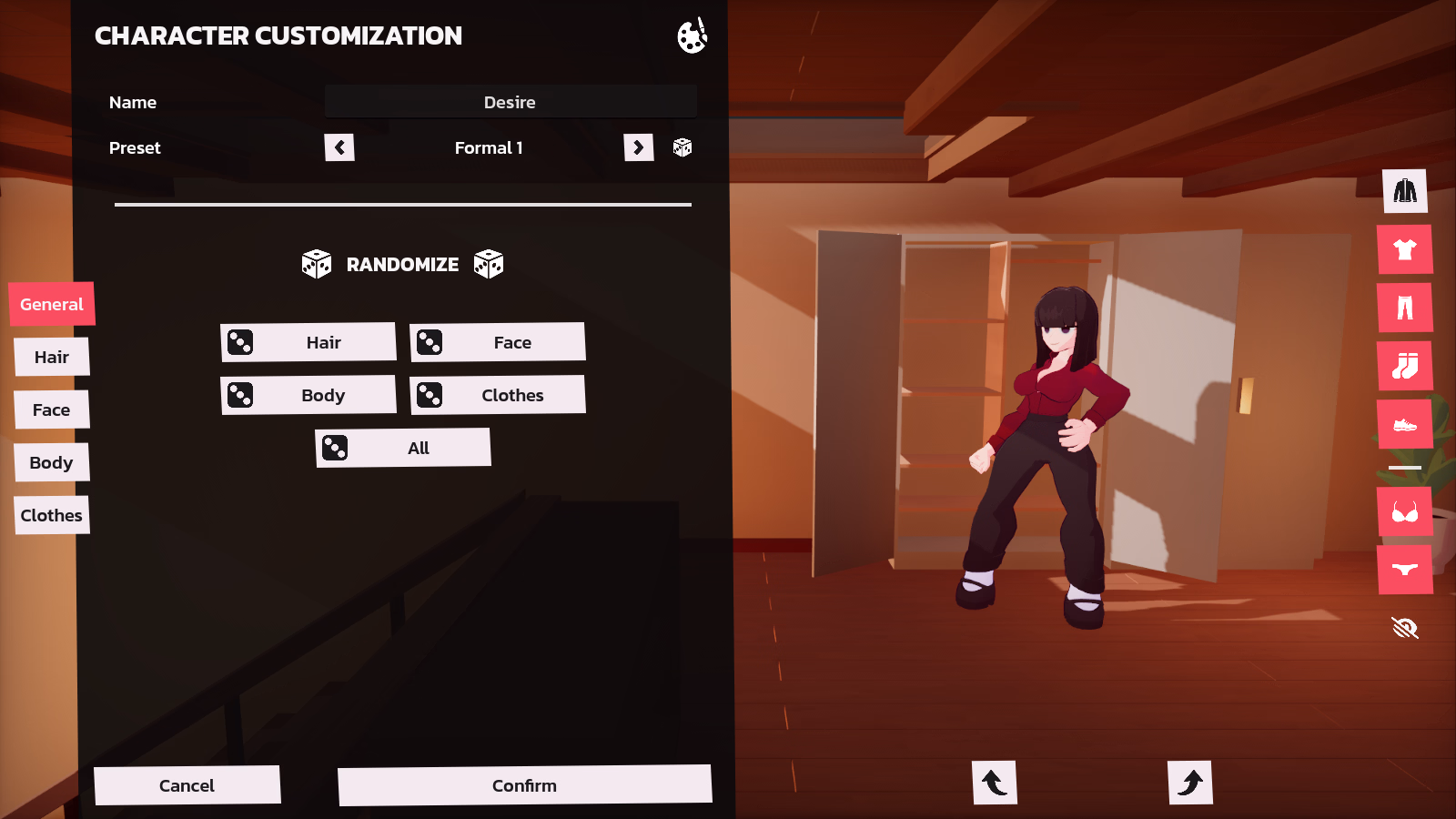Select the shirt clothing icon
The image size is (1456, 819).
coord(1405,249)
